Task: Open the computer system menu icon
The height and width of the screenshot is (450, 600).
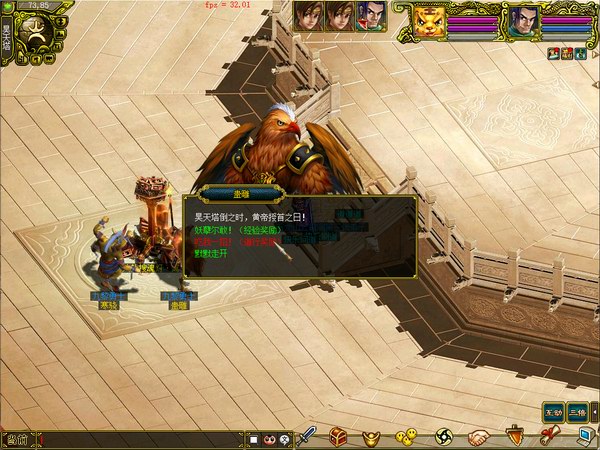Action: pos(585,436)
